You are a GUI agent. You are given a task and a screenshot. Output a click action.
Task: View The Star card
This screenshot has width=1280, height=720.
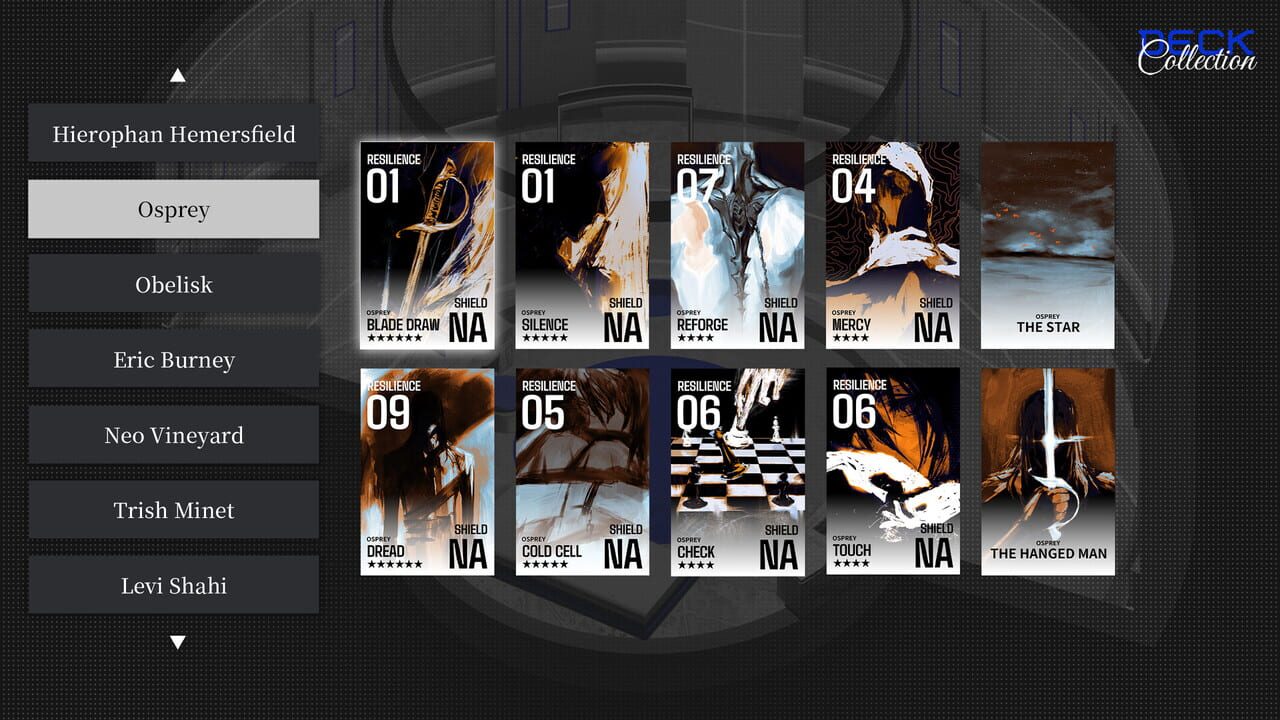pyautogui.click(x=1046, y=246)
